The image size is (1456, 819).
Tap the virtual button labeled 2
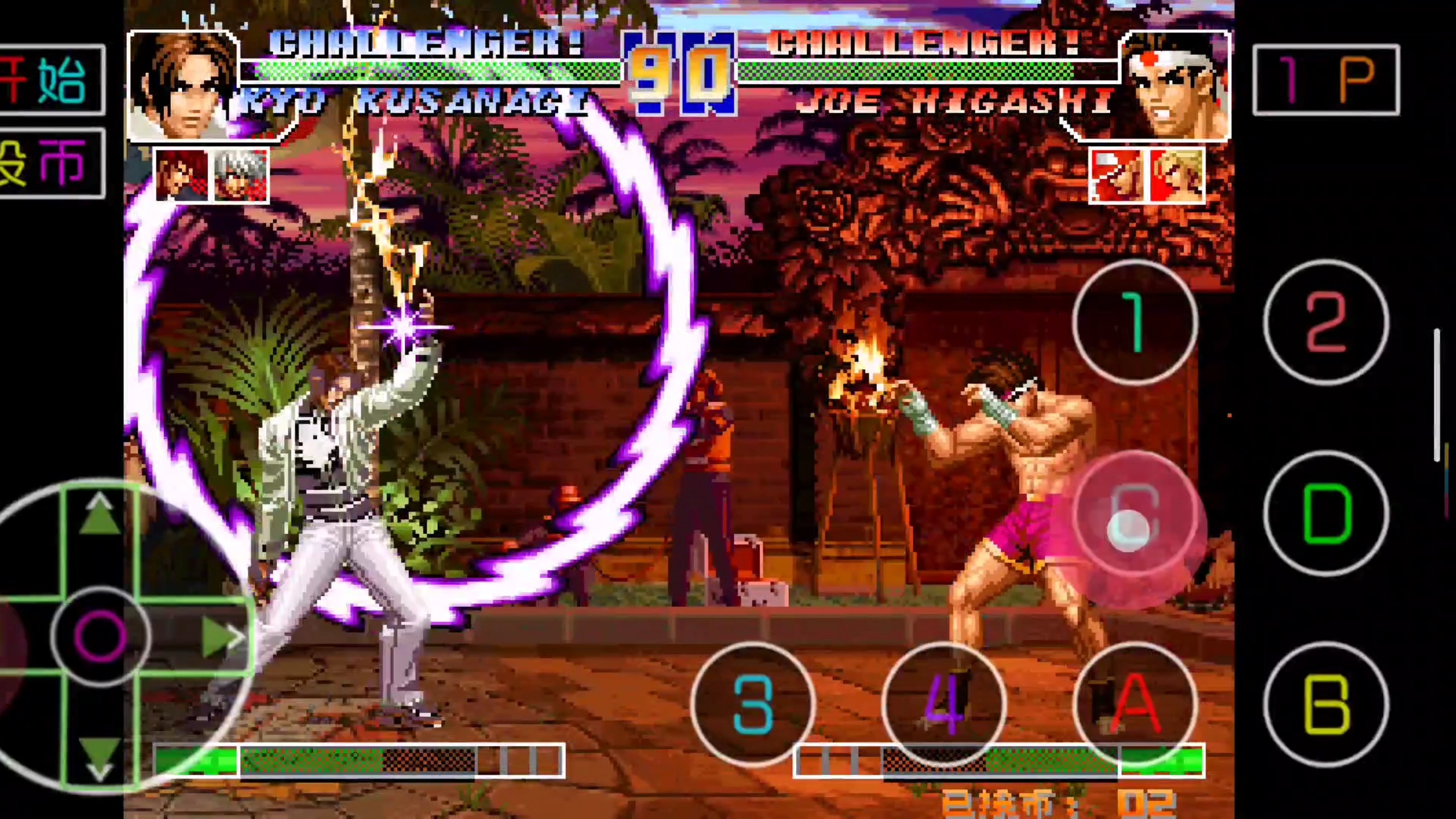pos(1326,322)
